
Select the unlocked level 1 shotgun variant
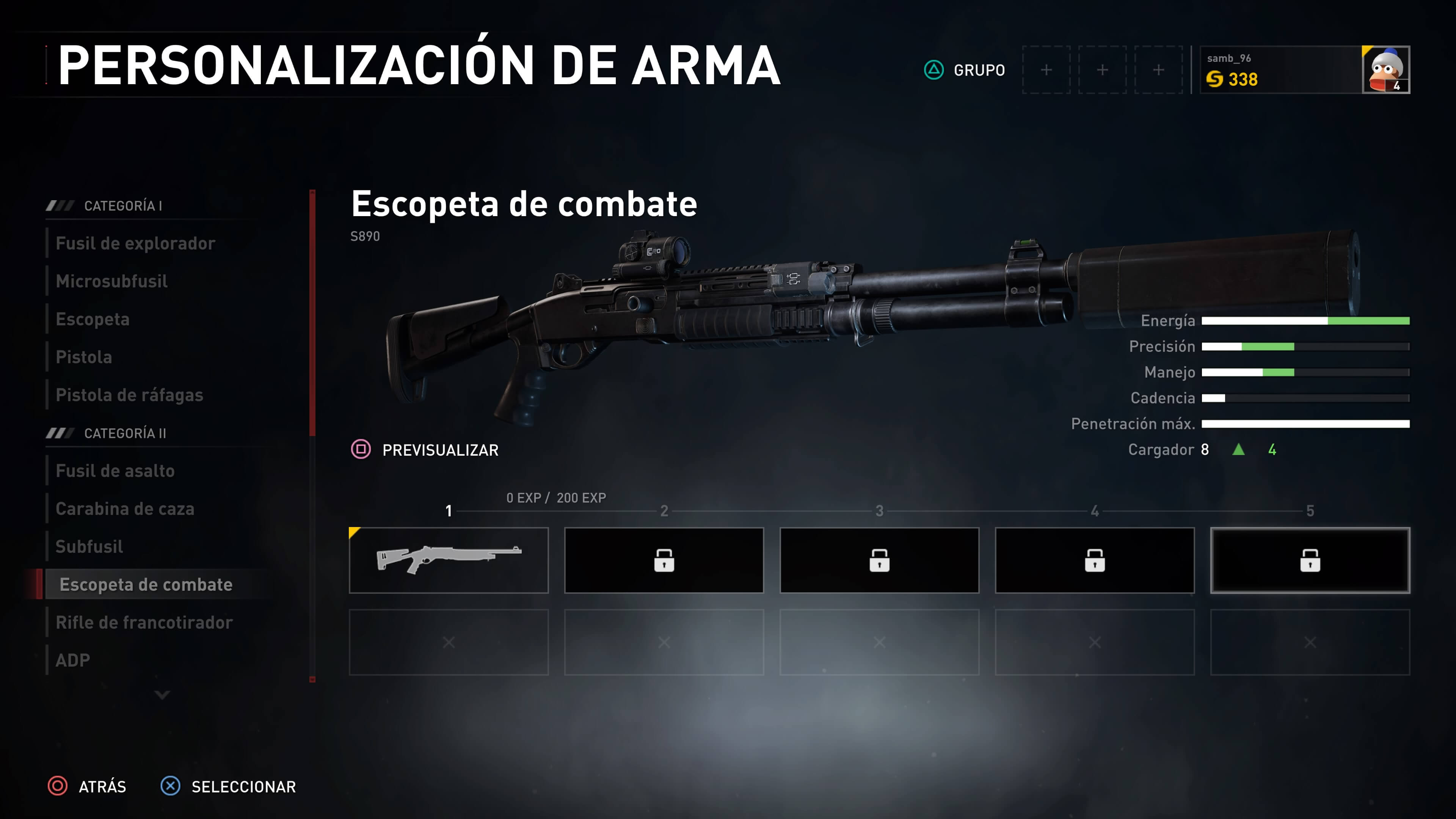coord(449,560)
